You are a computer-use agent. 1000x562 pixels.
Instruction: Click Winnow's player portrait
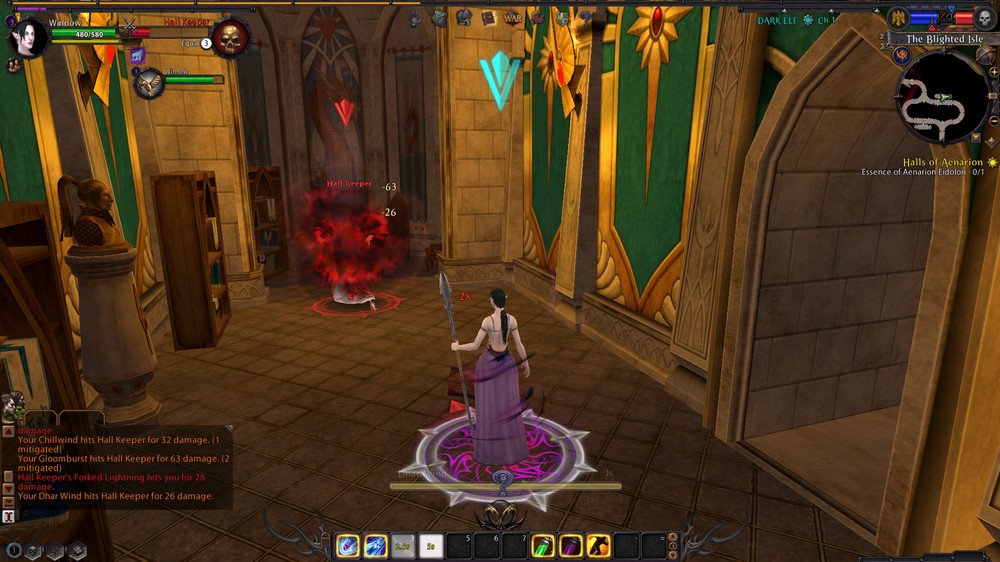(x=26, y=36)
